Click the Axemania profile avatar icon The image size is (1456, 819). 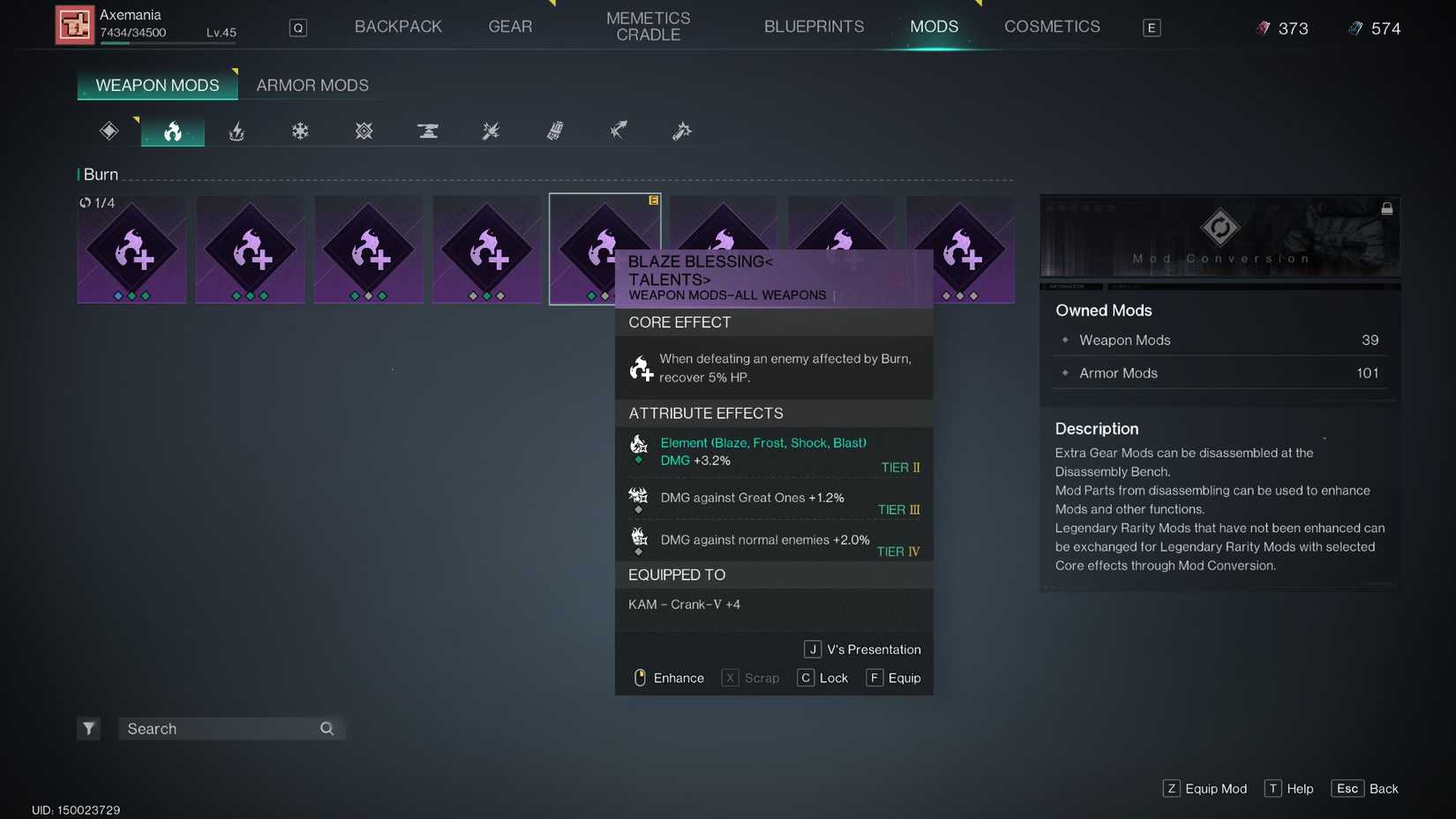click(75, 25)
